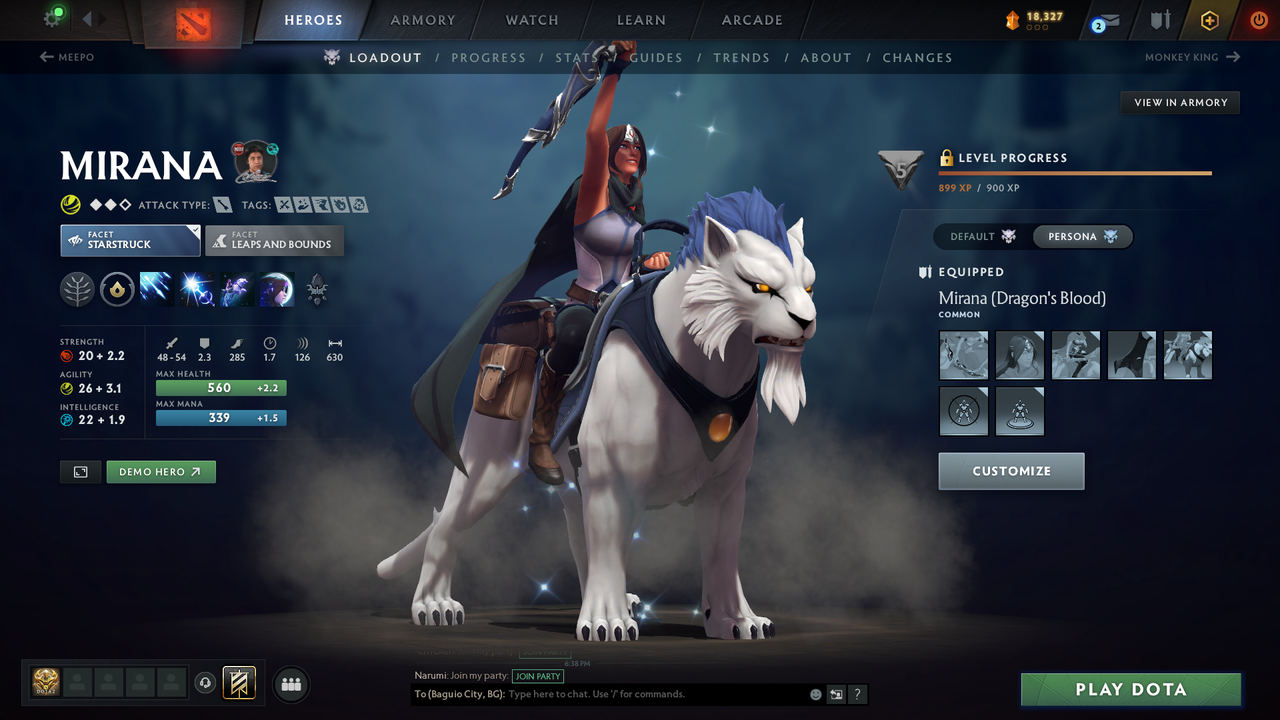1280x720 pixels.
Task: Open the Arcade tab
Action: (x=751, y=20)
